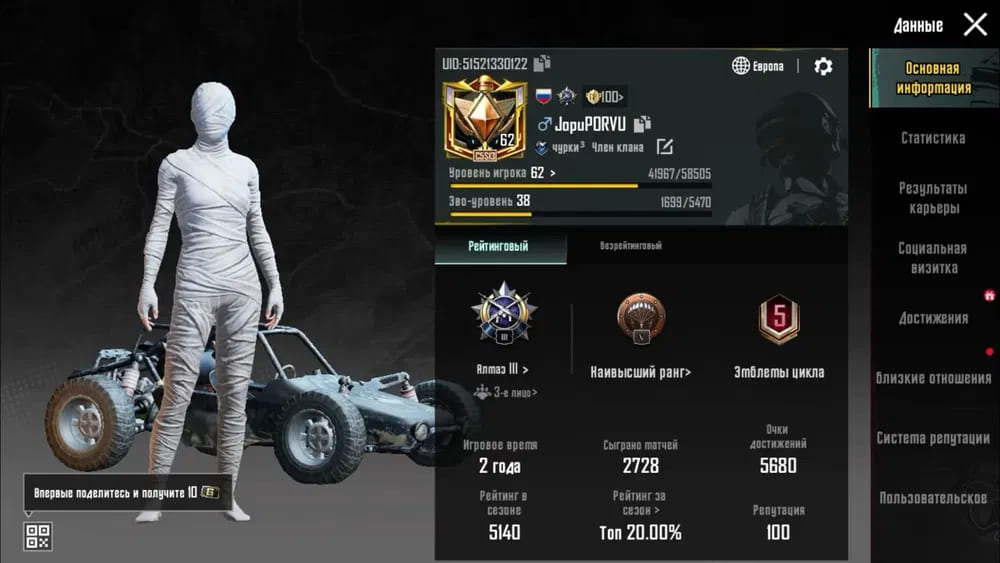Open the Эмблемы цикла badge
Image resolution: width=1000 pixels, height=563 pixels.
(778, 372)
